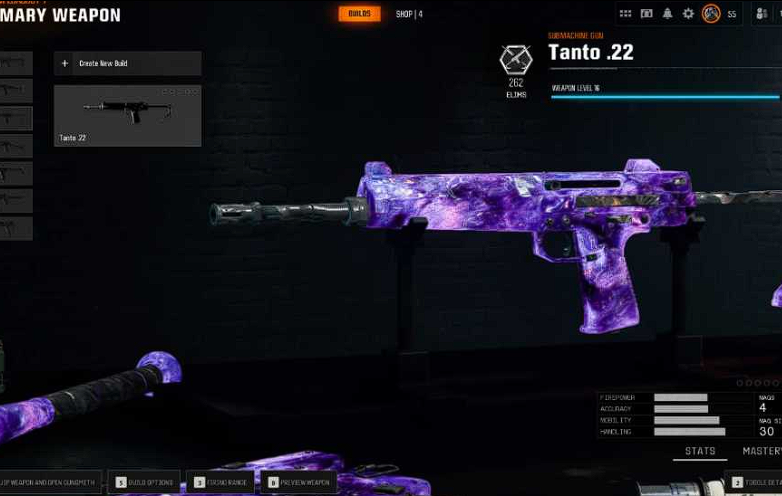Click the orange player profile emblem
782x496 pixels.
(x=711, y=14)
